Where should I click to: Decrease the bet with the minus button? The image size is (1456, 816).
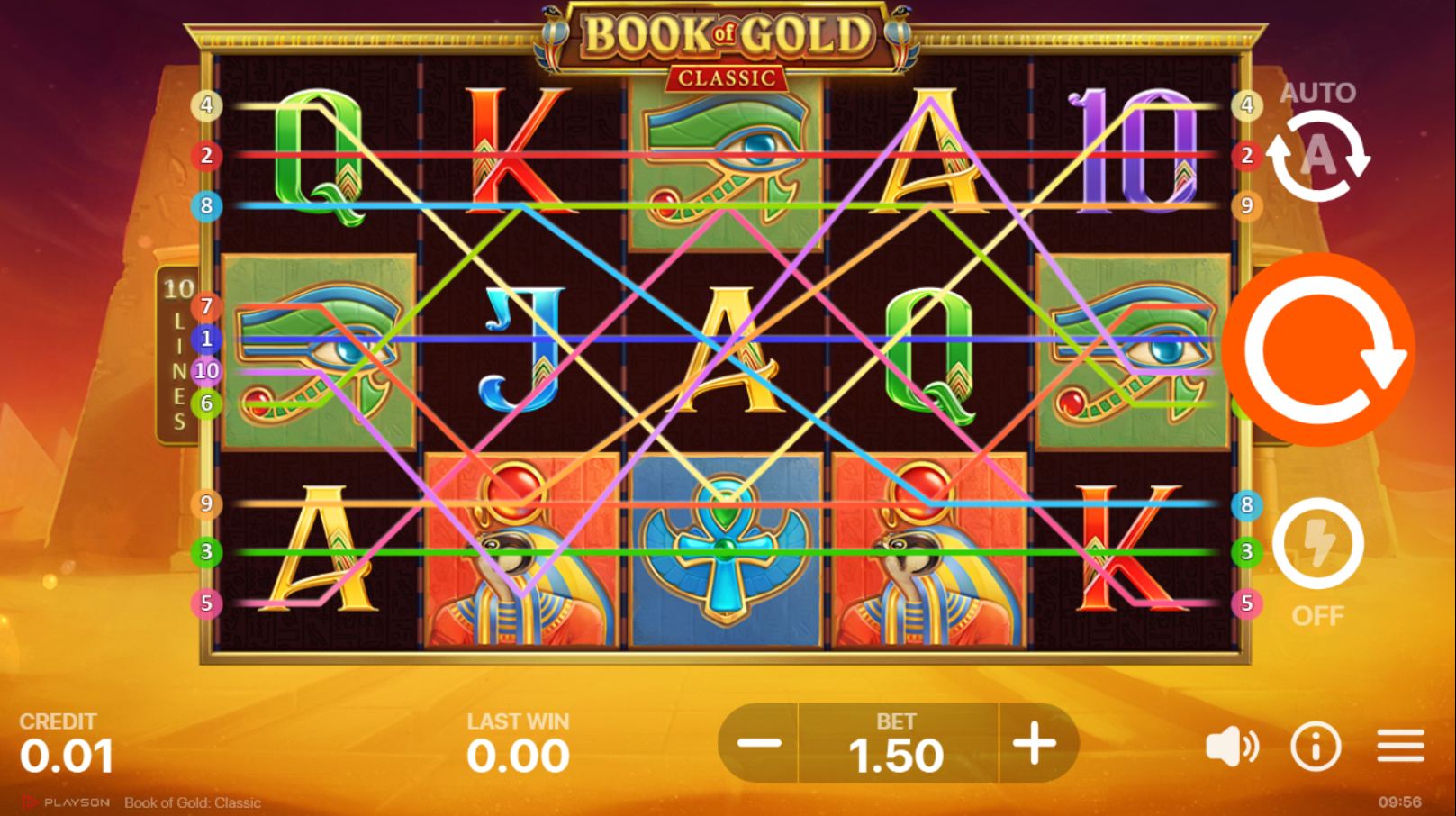[x=762, y=745]
